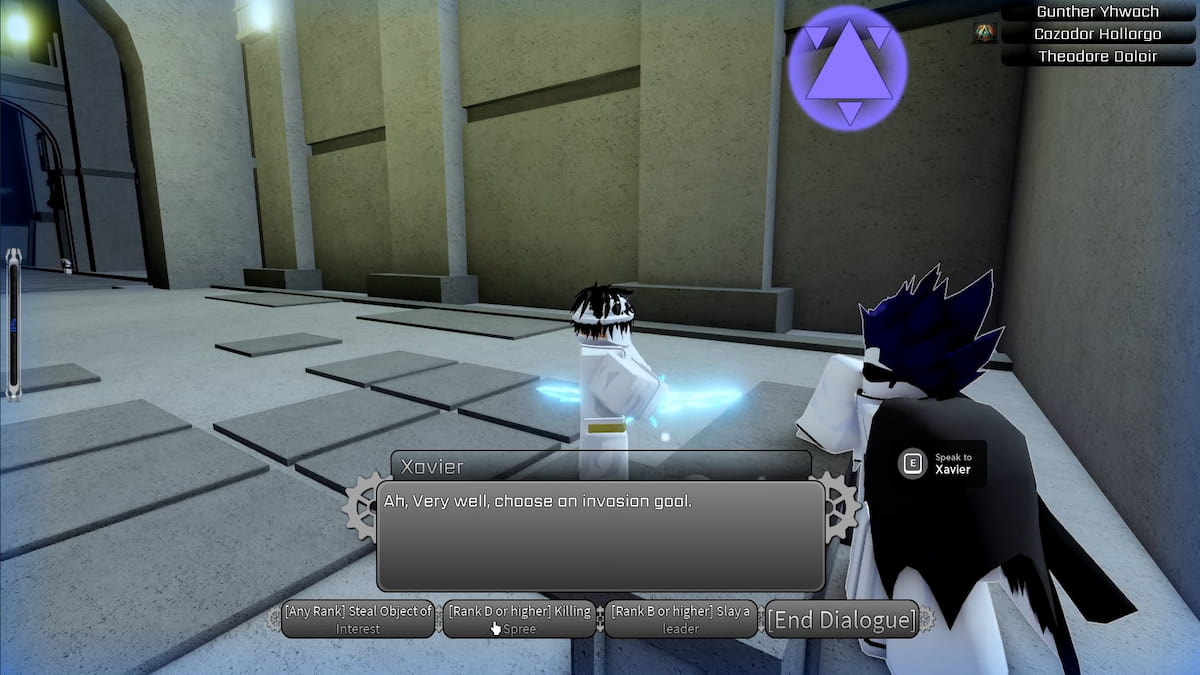The height and width of the screenshot is (675, 1200).
Task: Pick the Slay a leader goal
Action: [681, 620]
